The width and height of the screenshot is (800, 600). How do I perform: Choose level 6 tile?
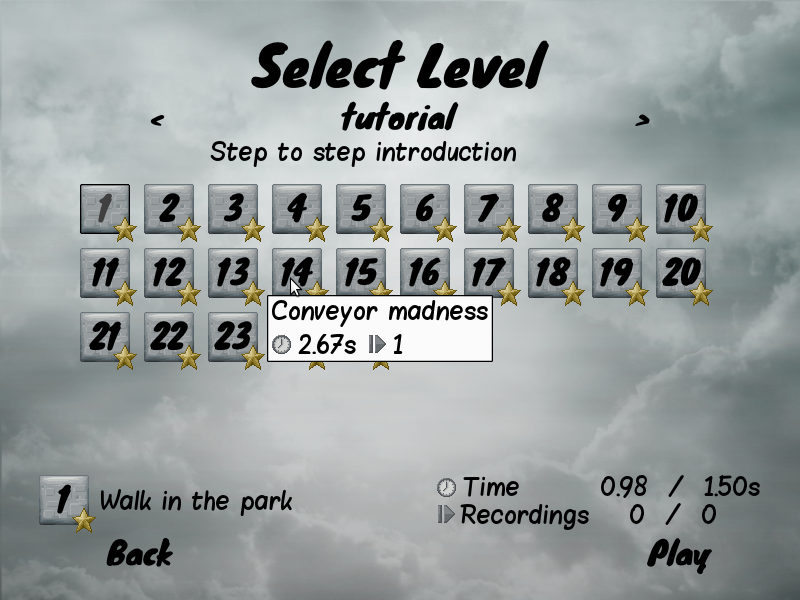[x=424, y=209]
